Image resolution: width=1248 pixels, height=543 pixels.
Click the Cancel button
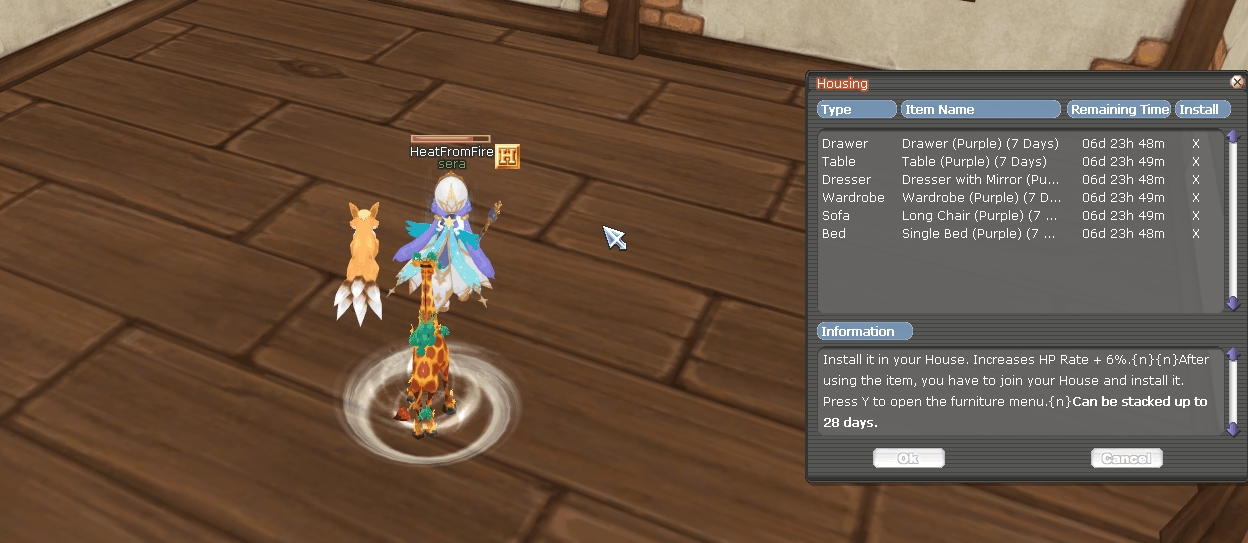(x=1126, y=458)
